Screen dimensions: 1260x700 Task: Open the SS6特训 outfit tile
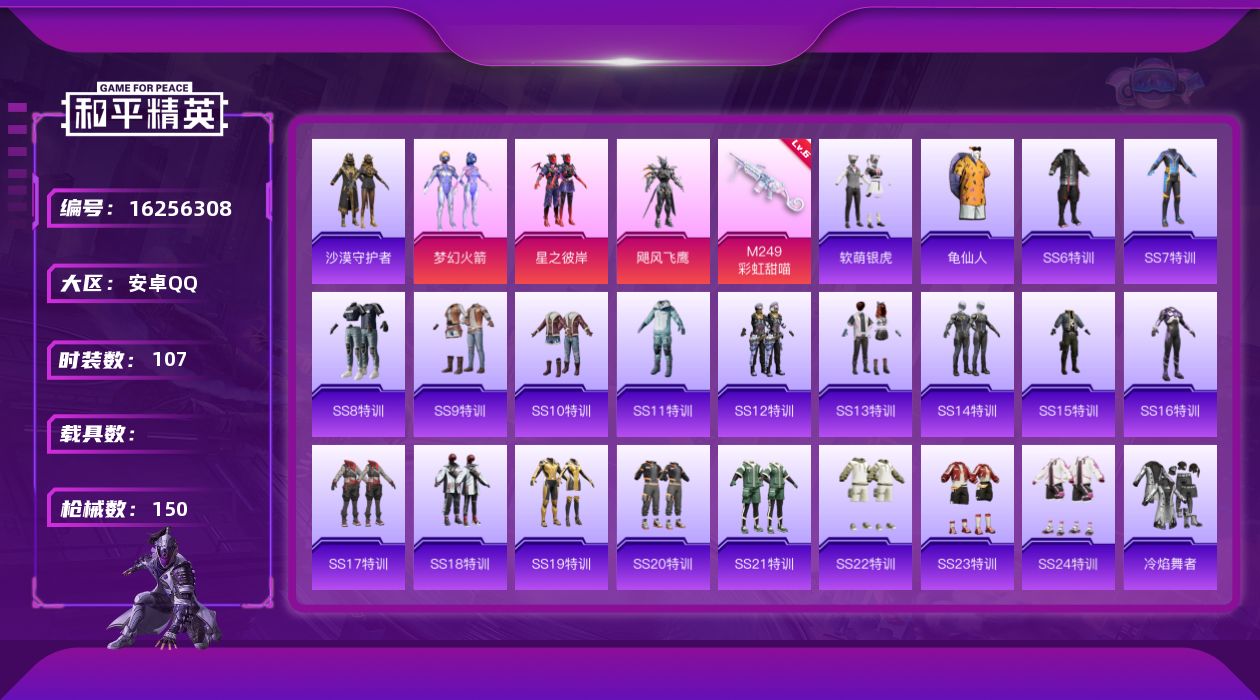click(x=1068, y=211)
